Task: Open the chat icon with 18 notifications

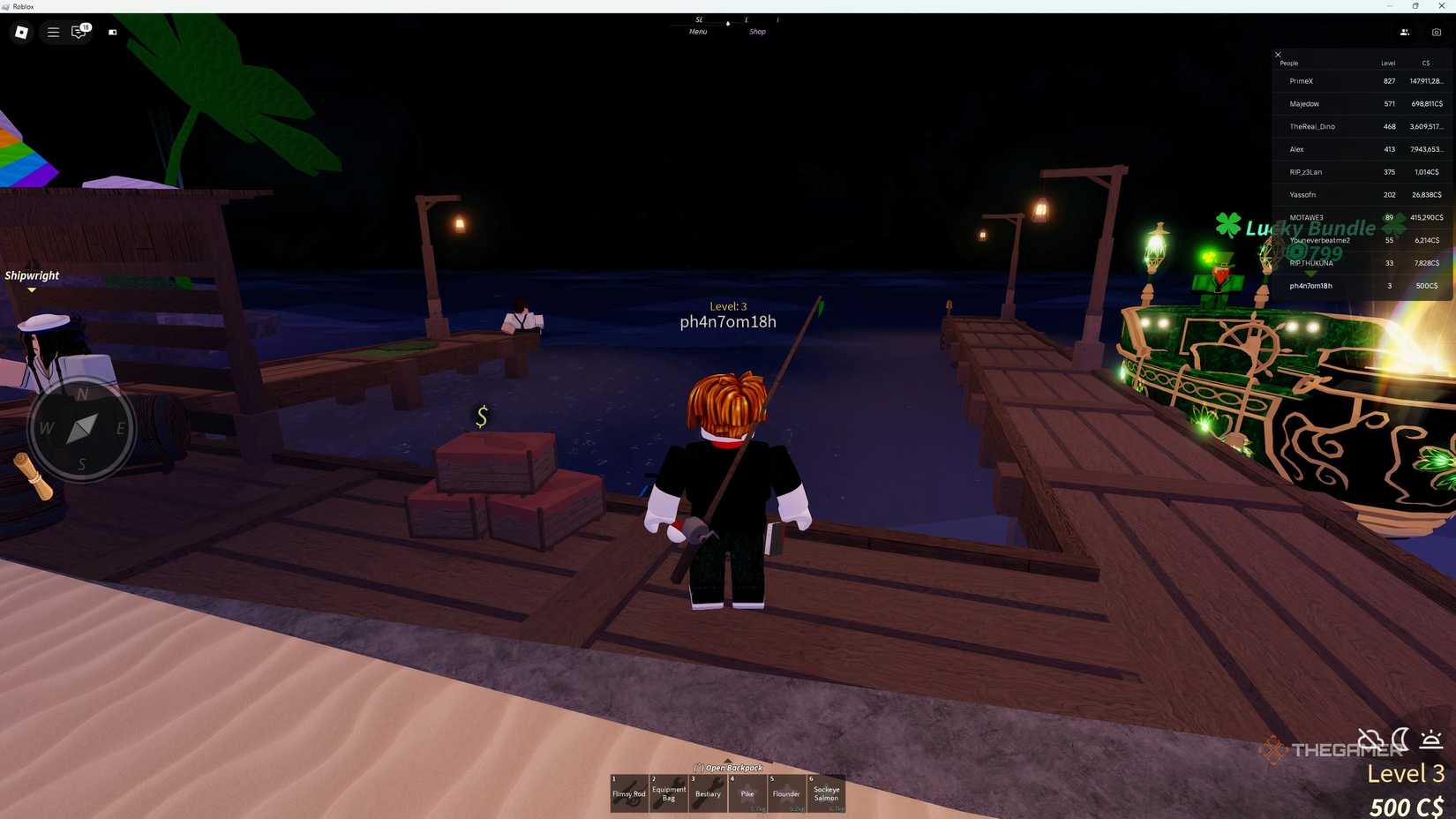Action: click(77, 33)
